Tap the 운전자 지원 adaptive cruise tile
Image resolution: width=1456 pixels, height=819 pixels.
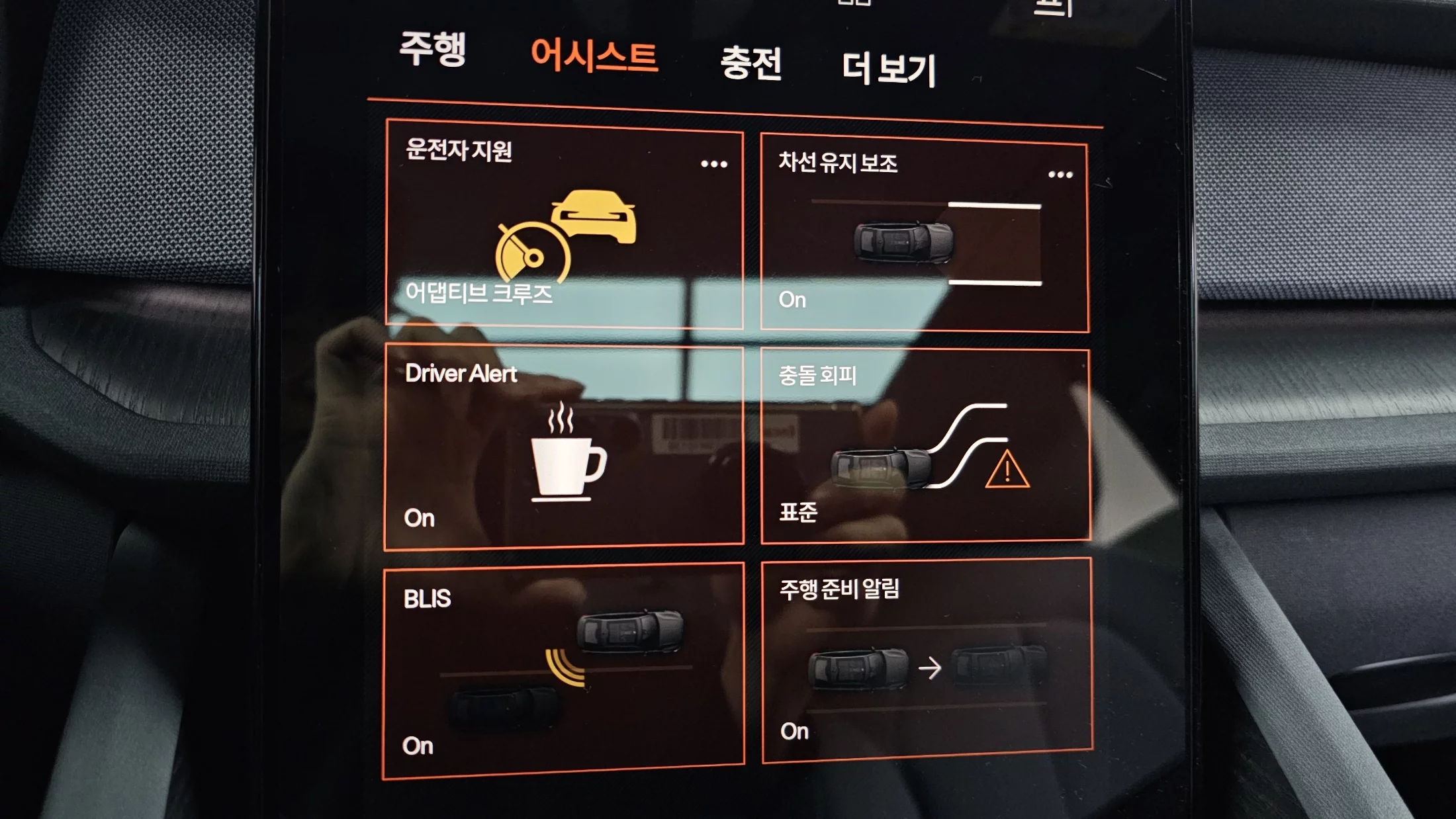[564, 225]
